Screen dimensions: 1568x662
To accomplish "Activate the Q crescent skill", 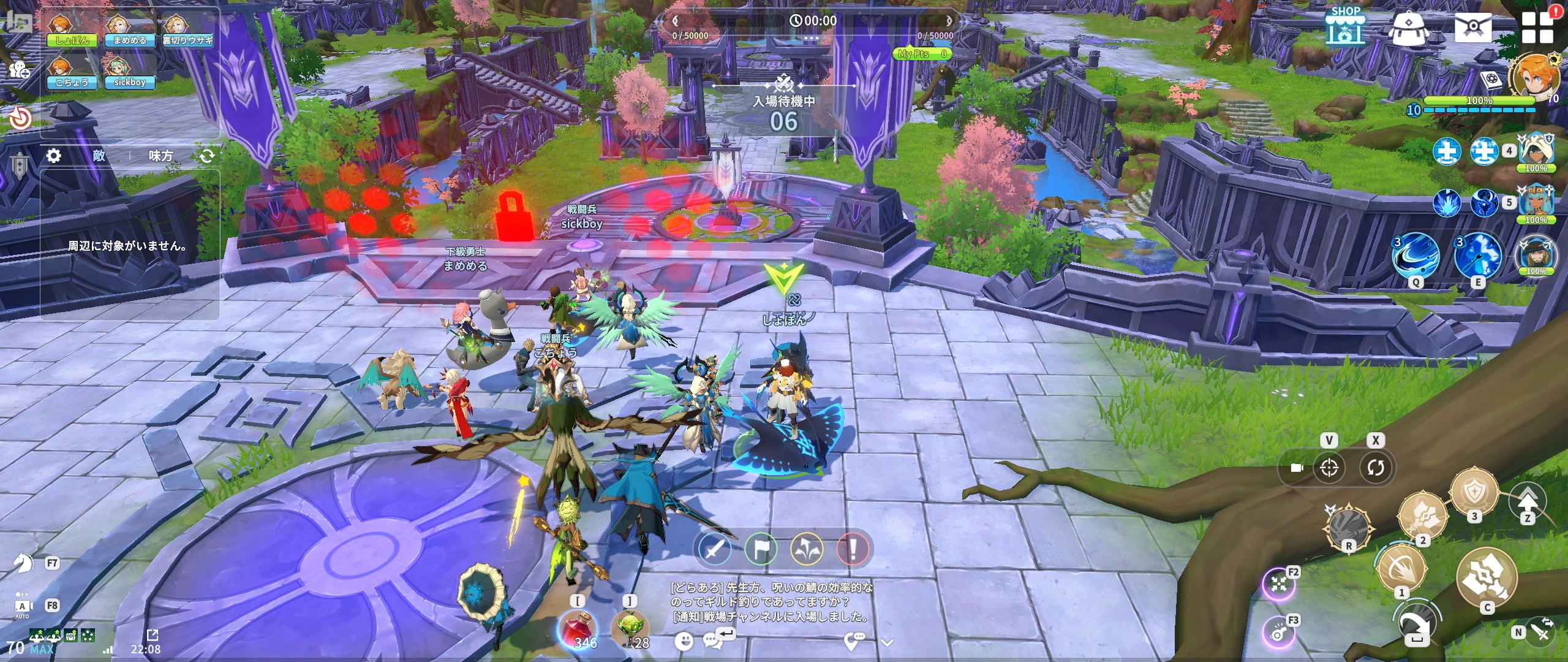I will tap(1415, 256).
